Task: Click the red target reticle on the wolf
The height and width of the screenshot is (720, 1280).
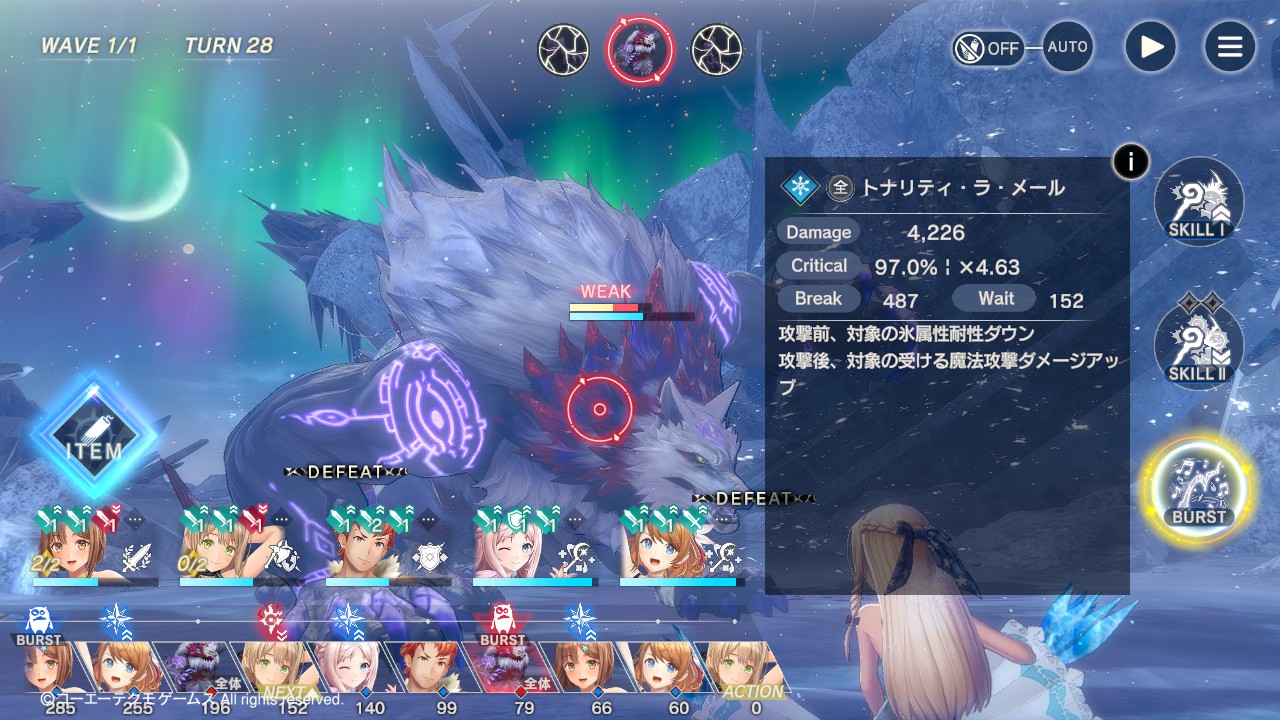Action: click(599, 409)
